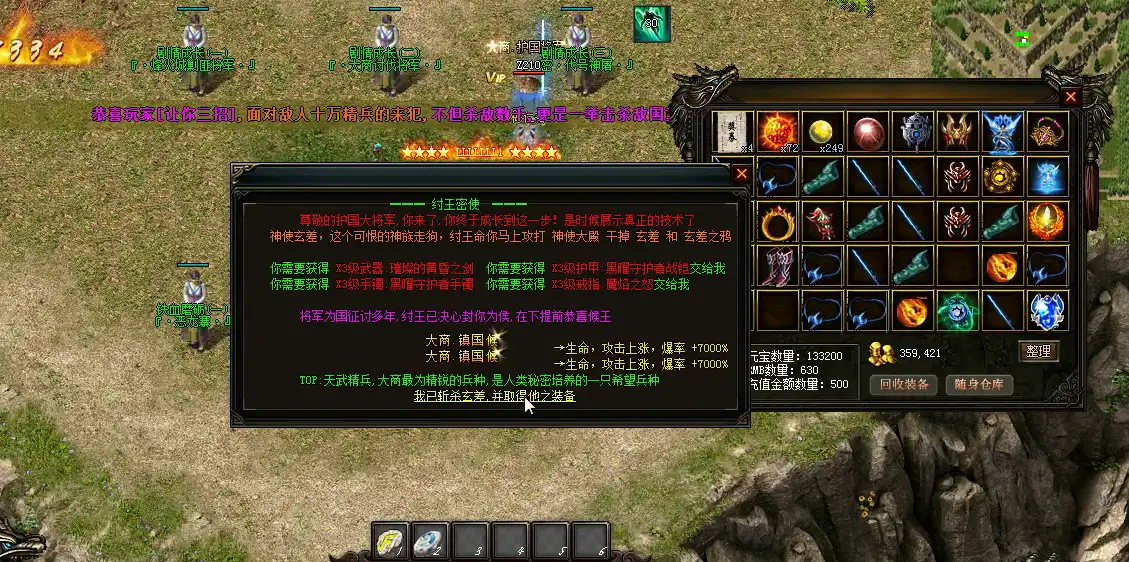Select the flaming gold ring item

tap(779, 222)
